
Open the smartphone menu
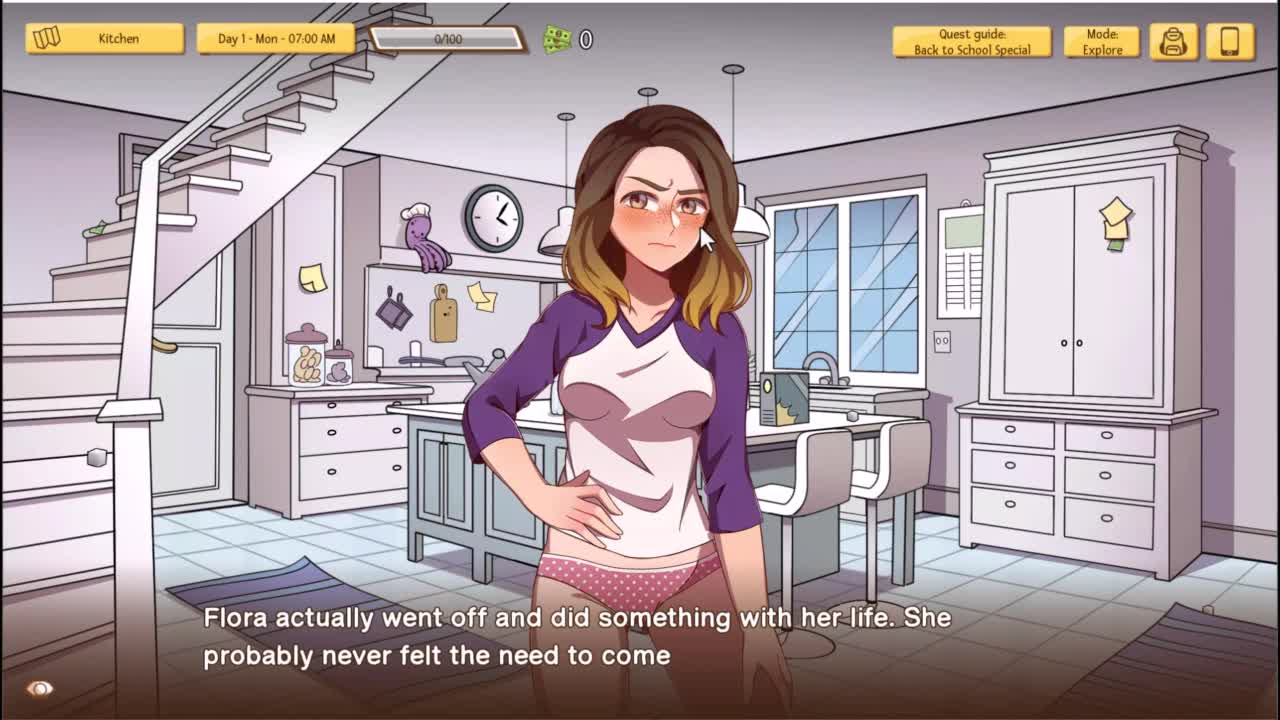(x=1230, y=42)
